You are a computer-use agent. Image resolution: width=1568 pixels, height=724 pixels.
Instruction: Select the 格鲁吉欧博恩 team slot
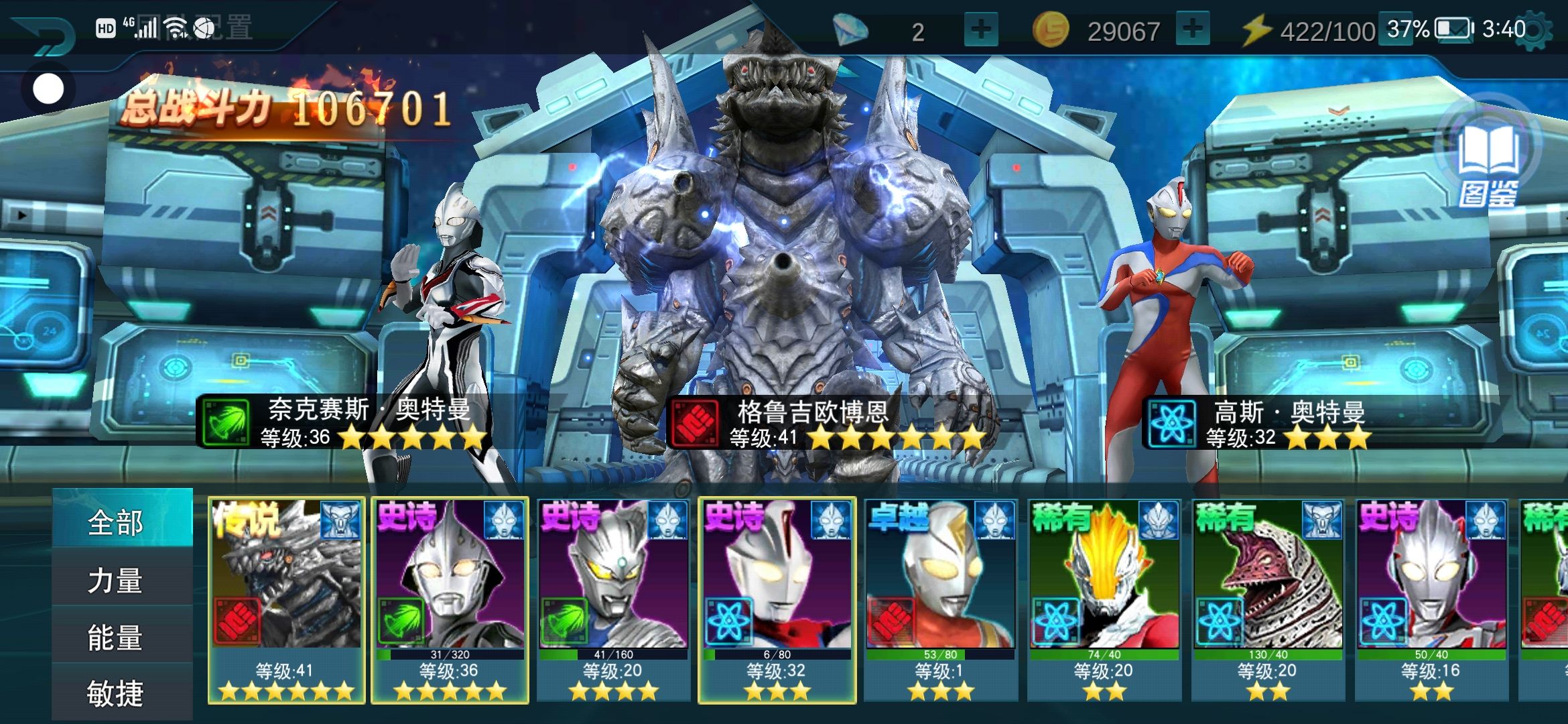click(x=791, y=268)
